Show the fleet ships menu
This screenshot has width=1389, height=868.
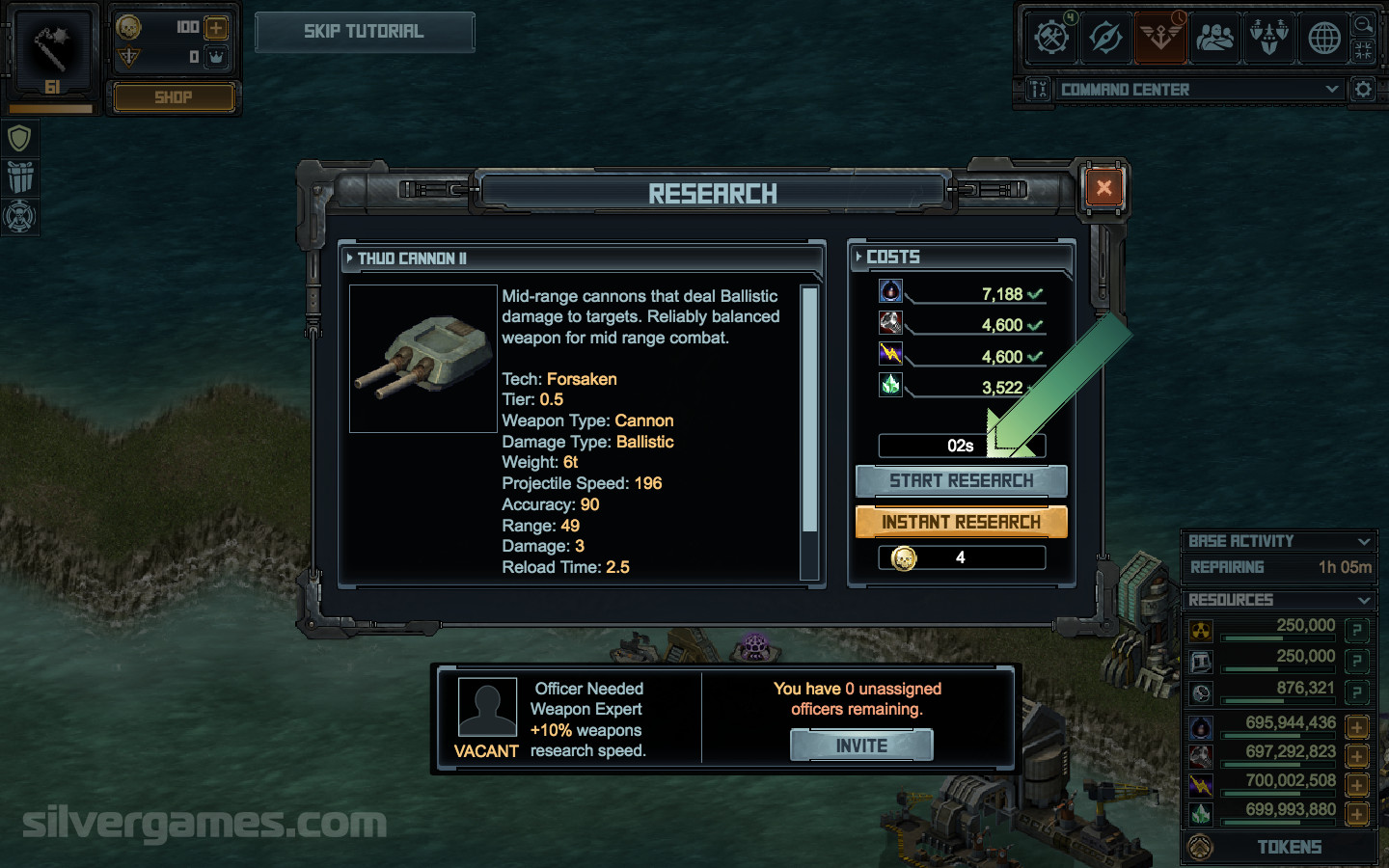click(x=1269, y=38)
